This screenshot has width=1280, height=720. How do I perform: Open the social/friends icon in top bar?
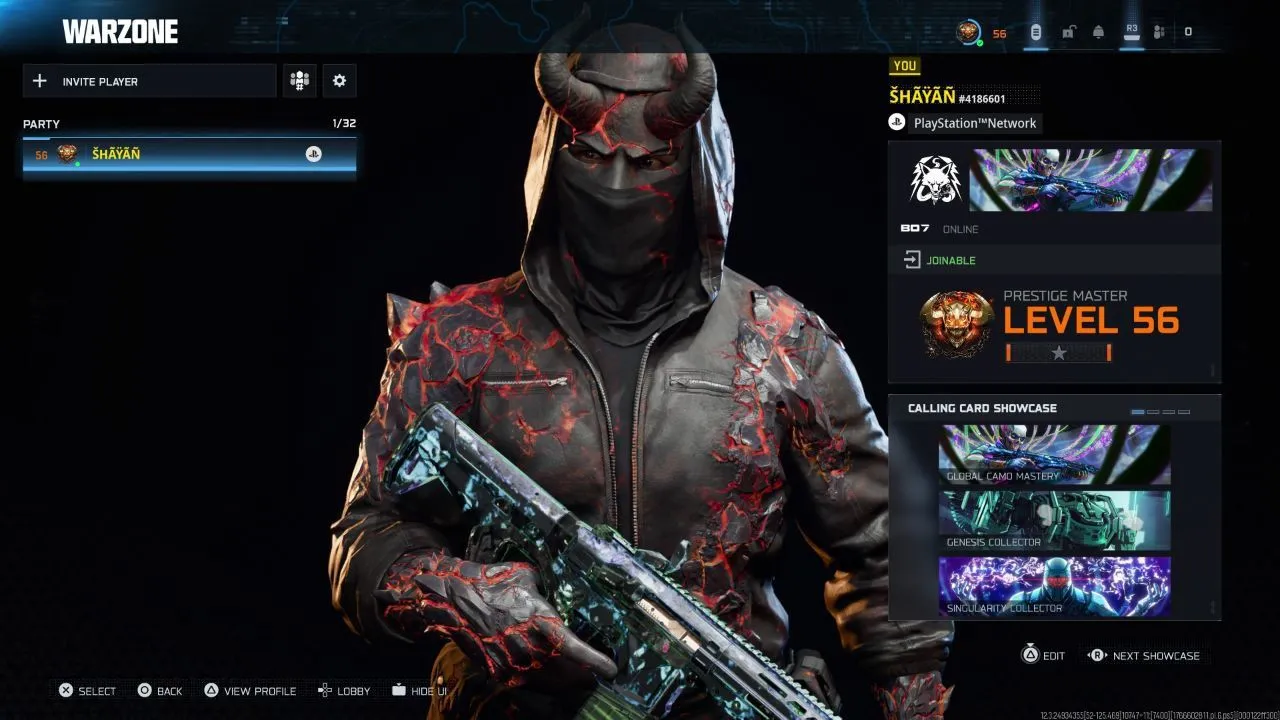point(1158,31)
